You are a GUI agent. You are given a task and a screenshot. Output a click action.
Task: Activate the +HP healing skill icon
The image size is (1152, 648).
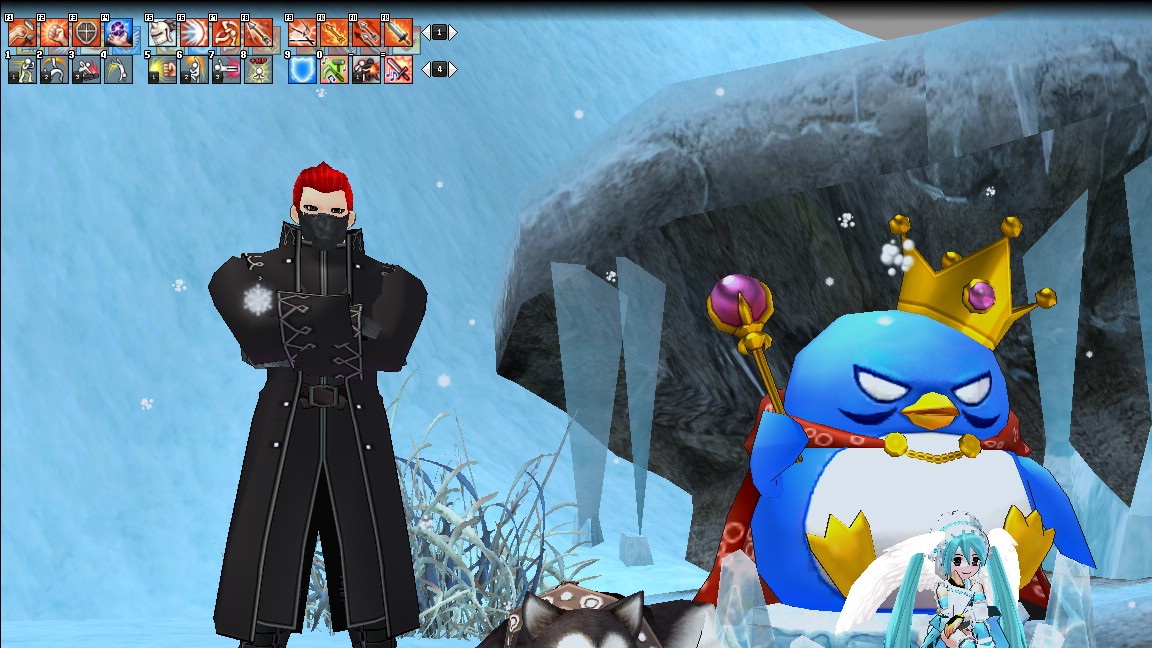click(x=258, y=70)
